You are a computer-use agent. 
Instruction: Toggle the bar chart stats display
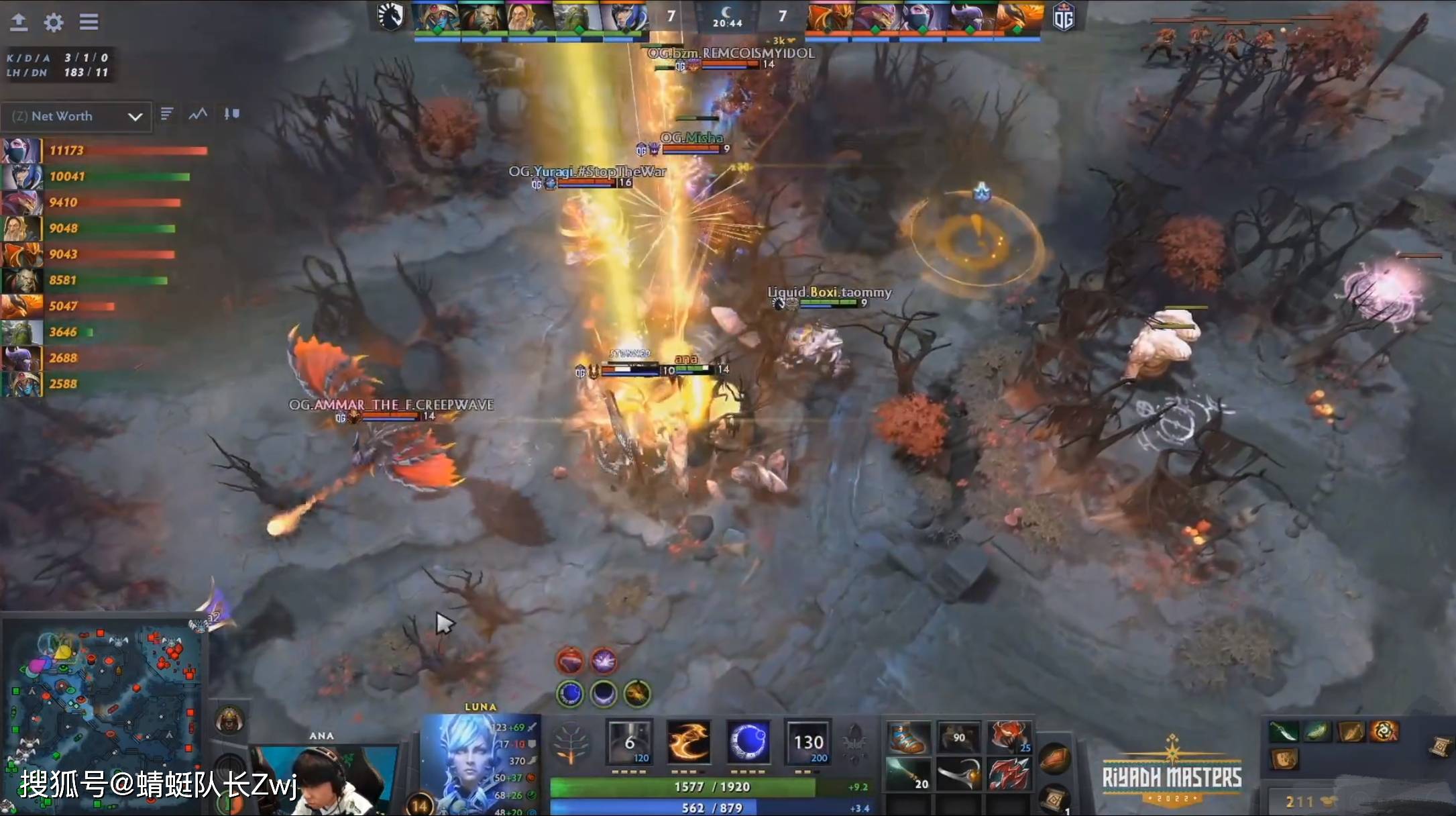167,114
